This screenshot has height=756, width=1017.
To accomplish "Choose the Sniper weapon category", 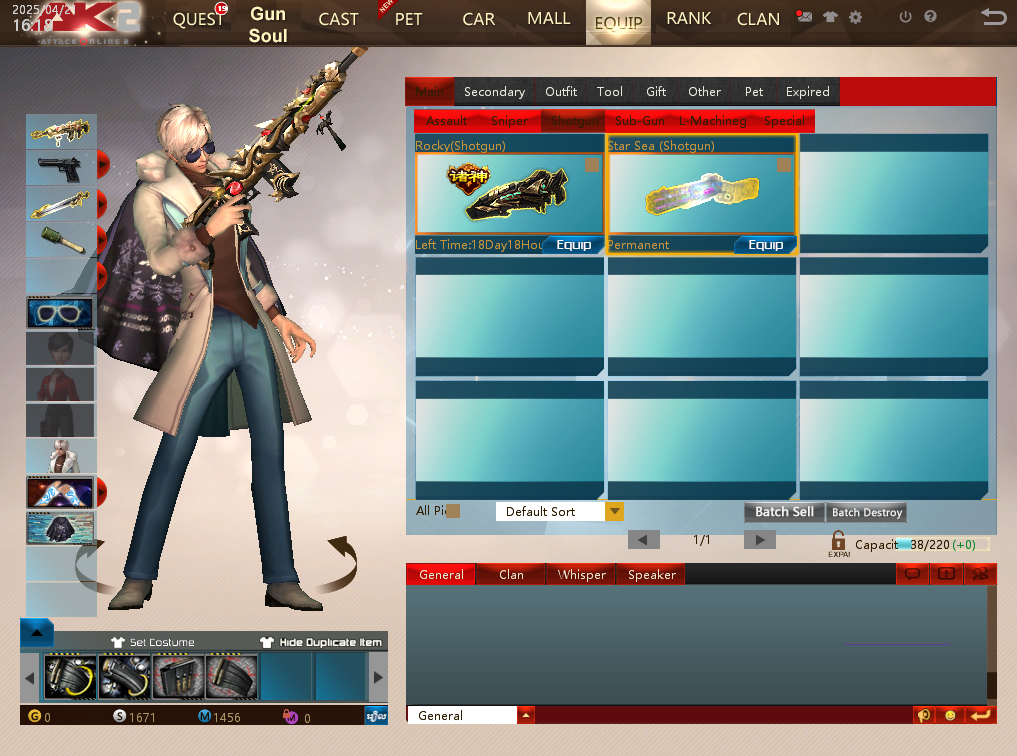I will pyautogui.click(x=509, y=121).
